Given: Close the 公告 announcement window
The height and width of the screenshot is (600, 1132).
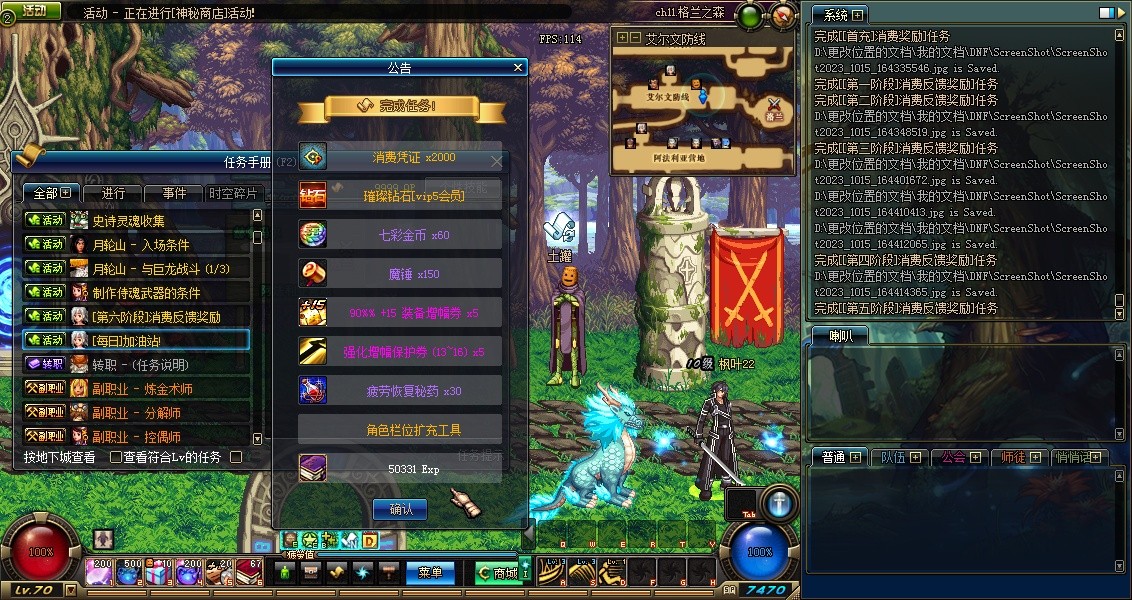Looking at the screenshot, I should pos(517,68).
